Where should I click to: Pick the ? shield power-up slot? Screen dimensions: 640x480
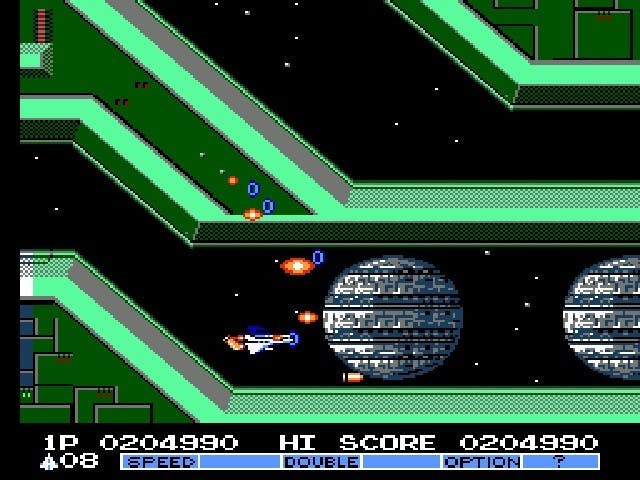click(561, 462)
